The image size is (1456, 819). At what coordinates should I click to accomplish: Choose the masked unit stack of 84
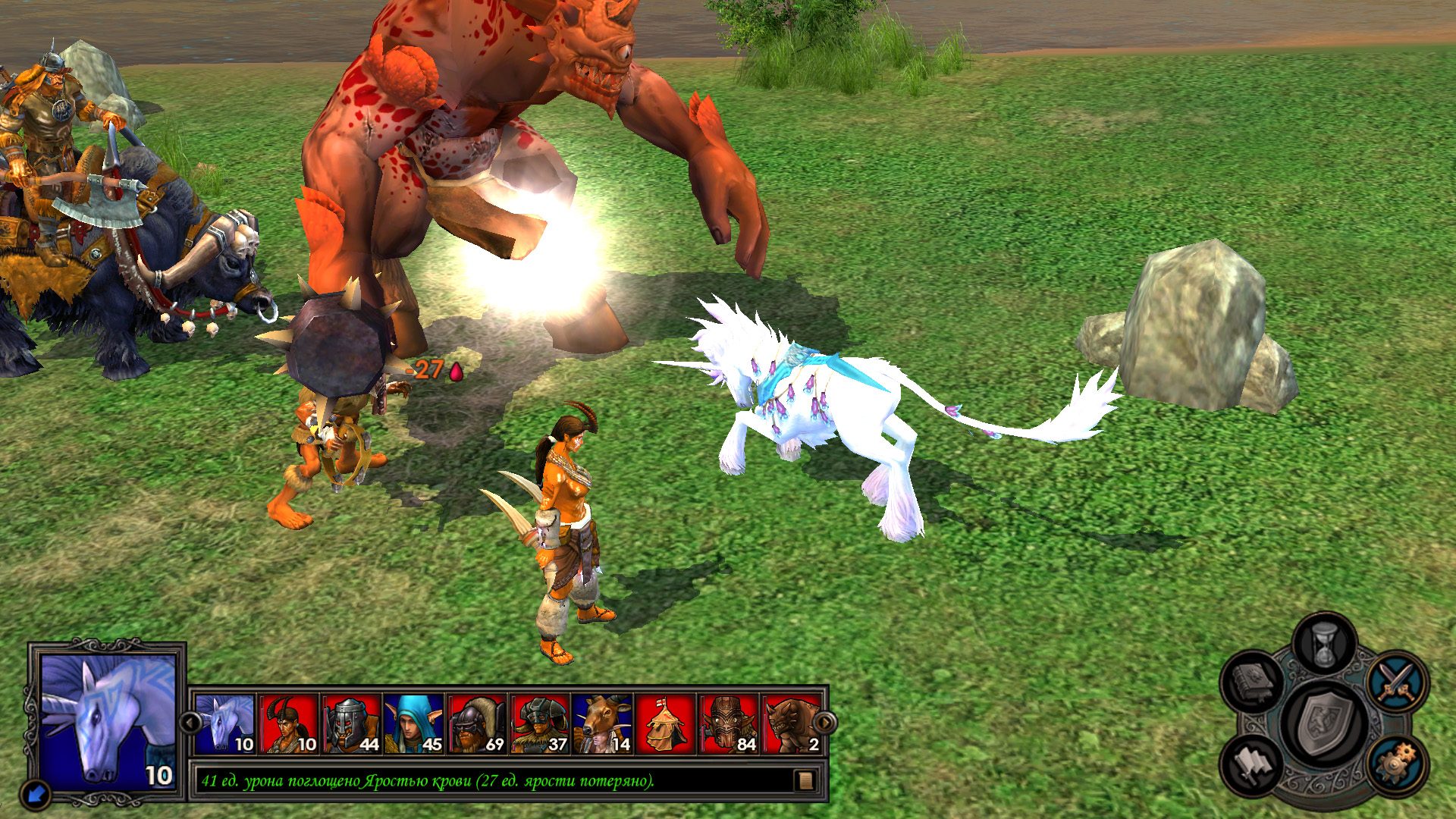(729, 724)
